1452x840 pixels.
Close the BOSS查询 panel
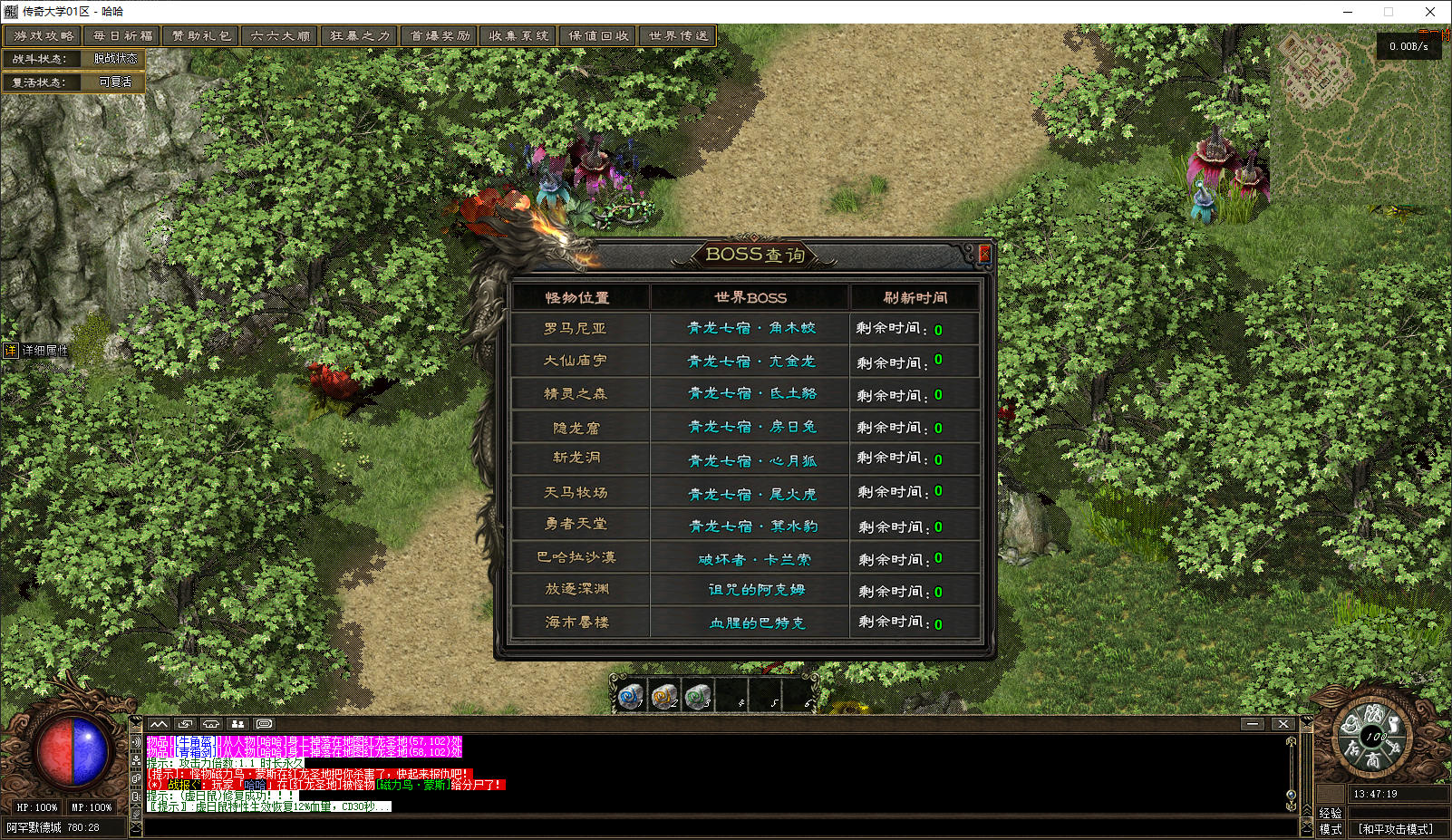(984, 254)
